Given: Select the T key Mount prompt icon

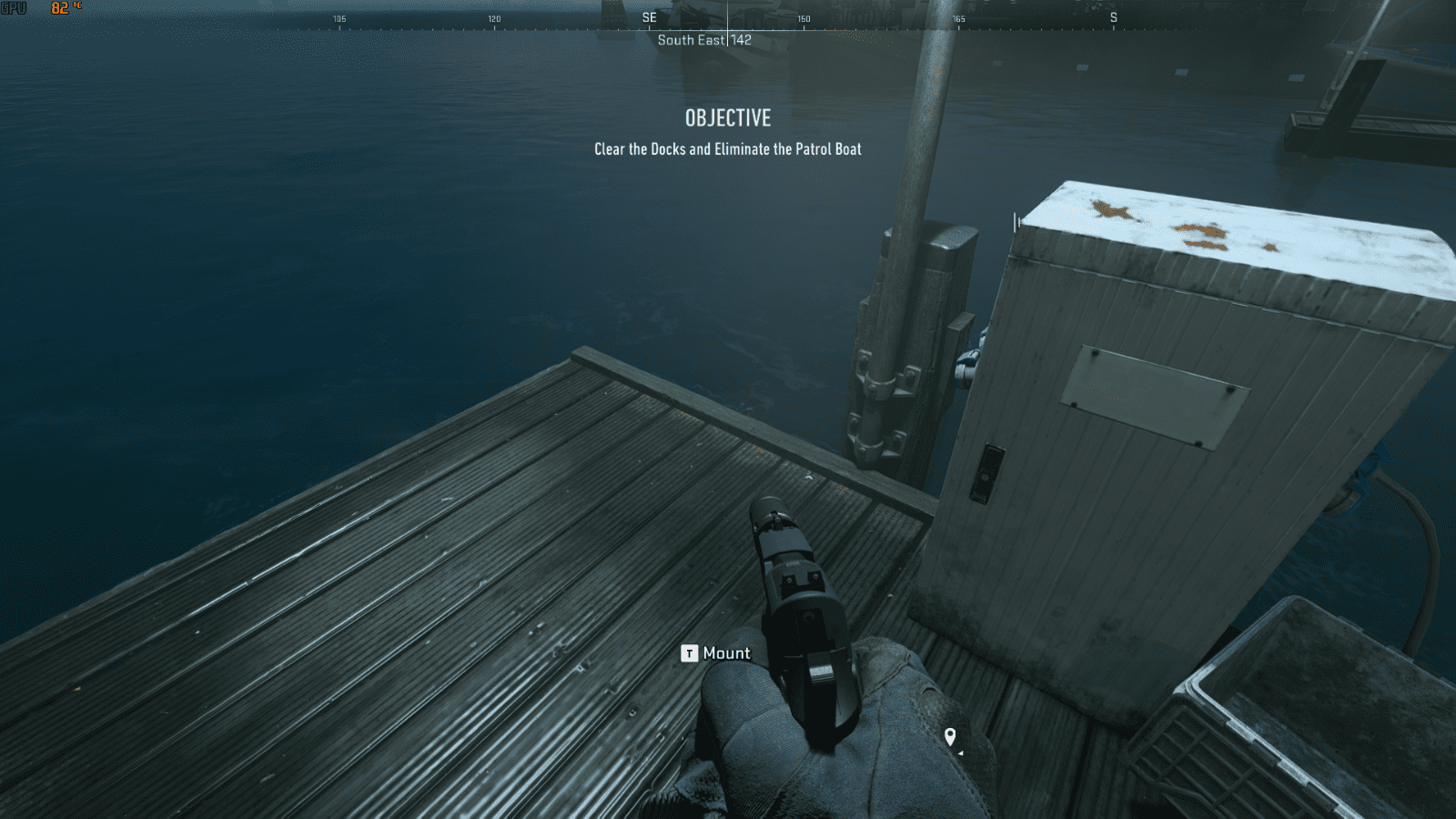Looking at the screenshot, I should pos(689,653).
